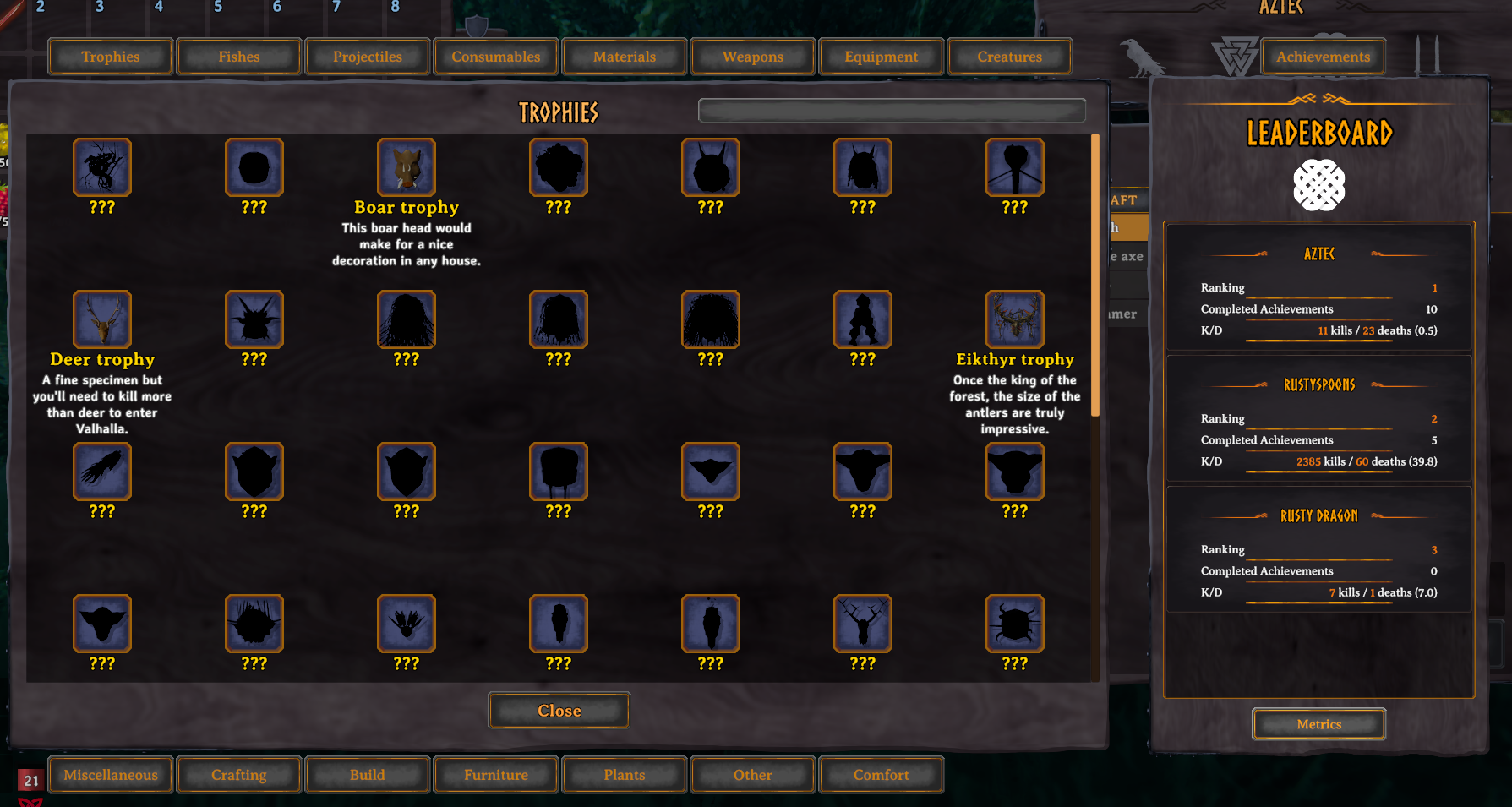Open the Metrics panel
The width and height of the screenshot is (1512, 807).
1318,723
